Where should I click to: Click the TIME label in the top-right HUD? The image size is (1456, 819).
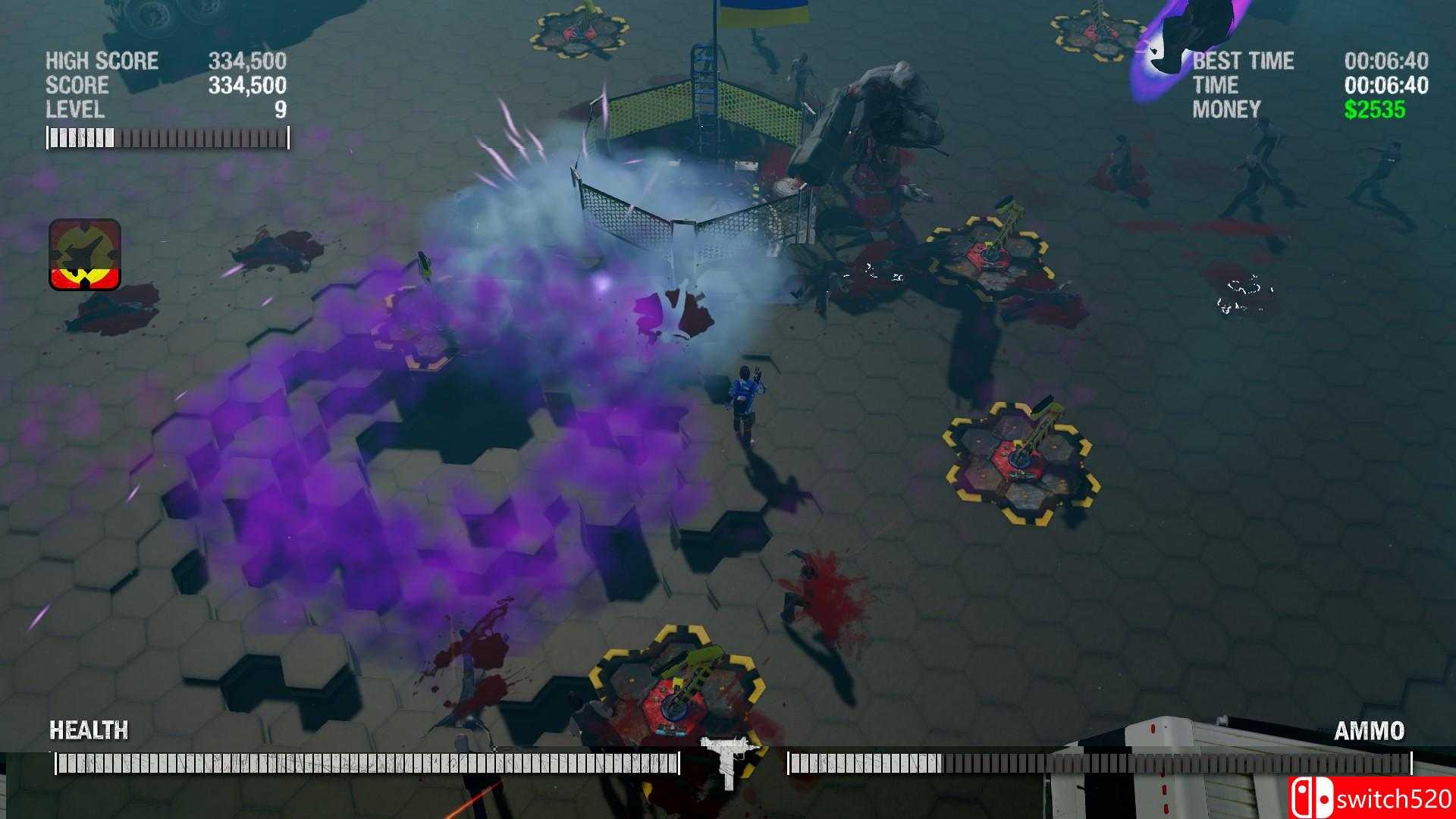click(1213, 85)
